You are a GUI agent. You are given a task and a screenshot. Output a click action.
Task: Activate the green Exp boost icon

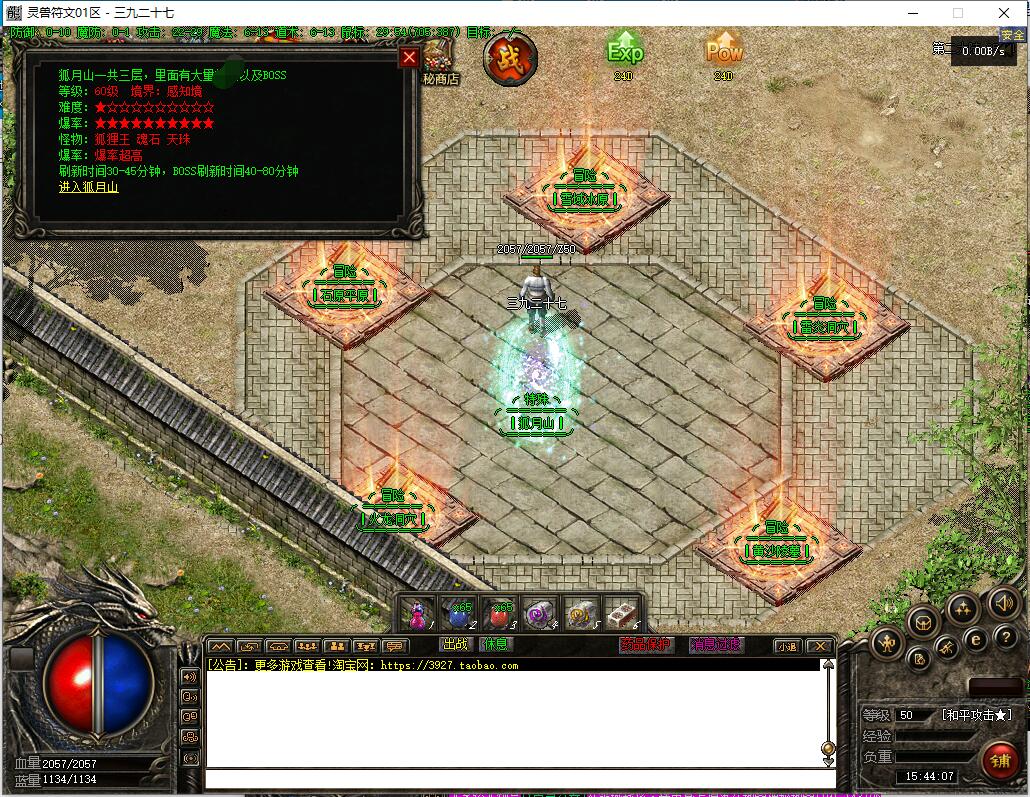point(625,52)
